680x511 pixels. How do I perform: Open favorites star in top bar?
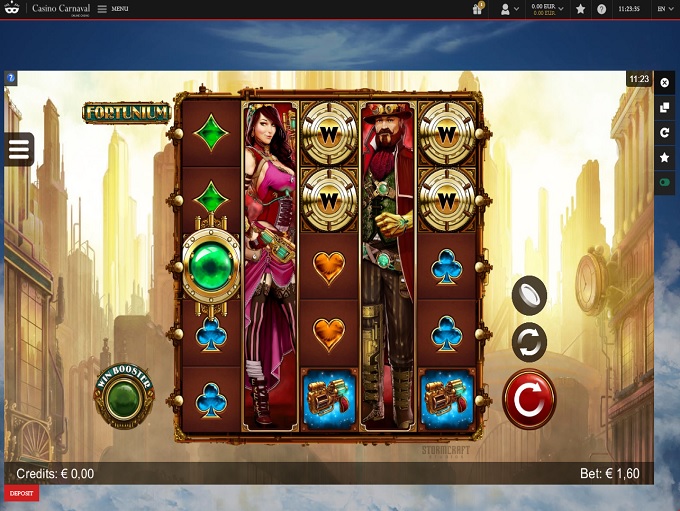pyautogui.click(x=581, y=8)
